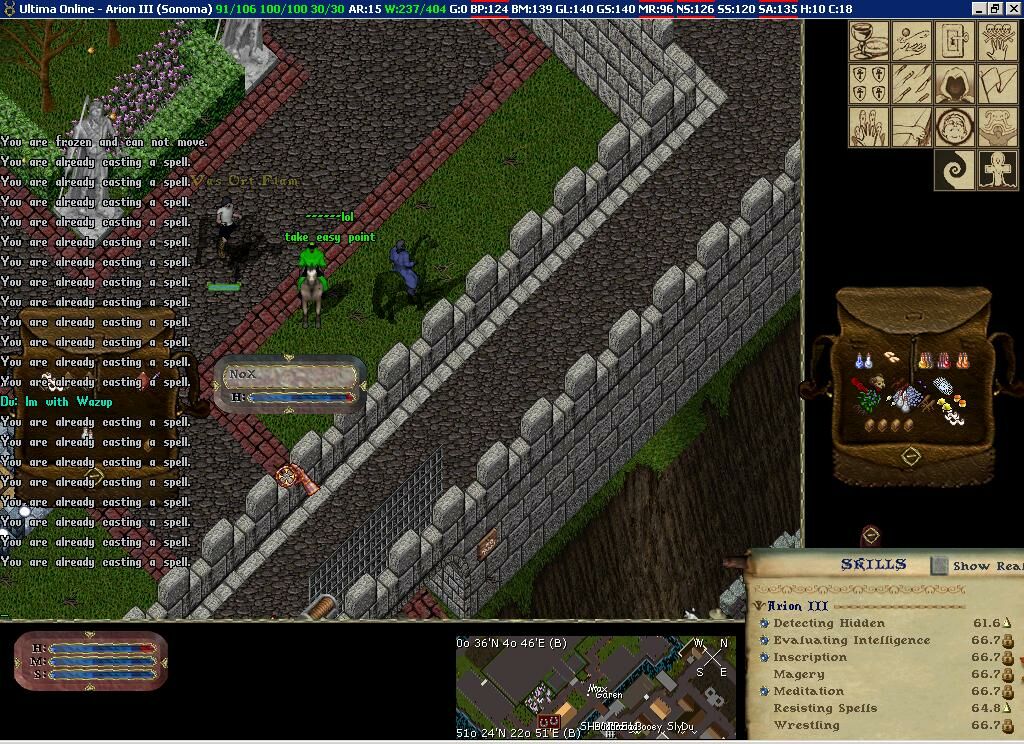Toggle the Show Real checkbox in Skills
Image resolution: width=1024 pixels, height=744 pixels.
click(939, 565)
